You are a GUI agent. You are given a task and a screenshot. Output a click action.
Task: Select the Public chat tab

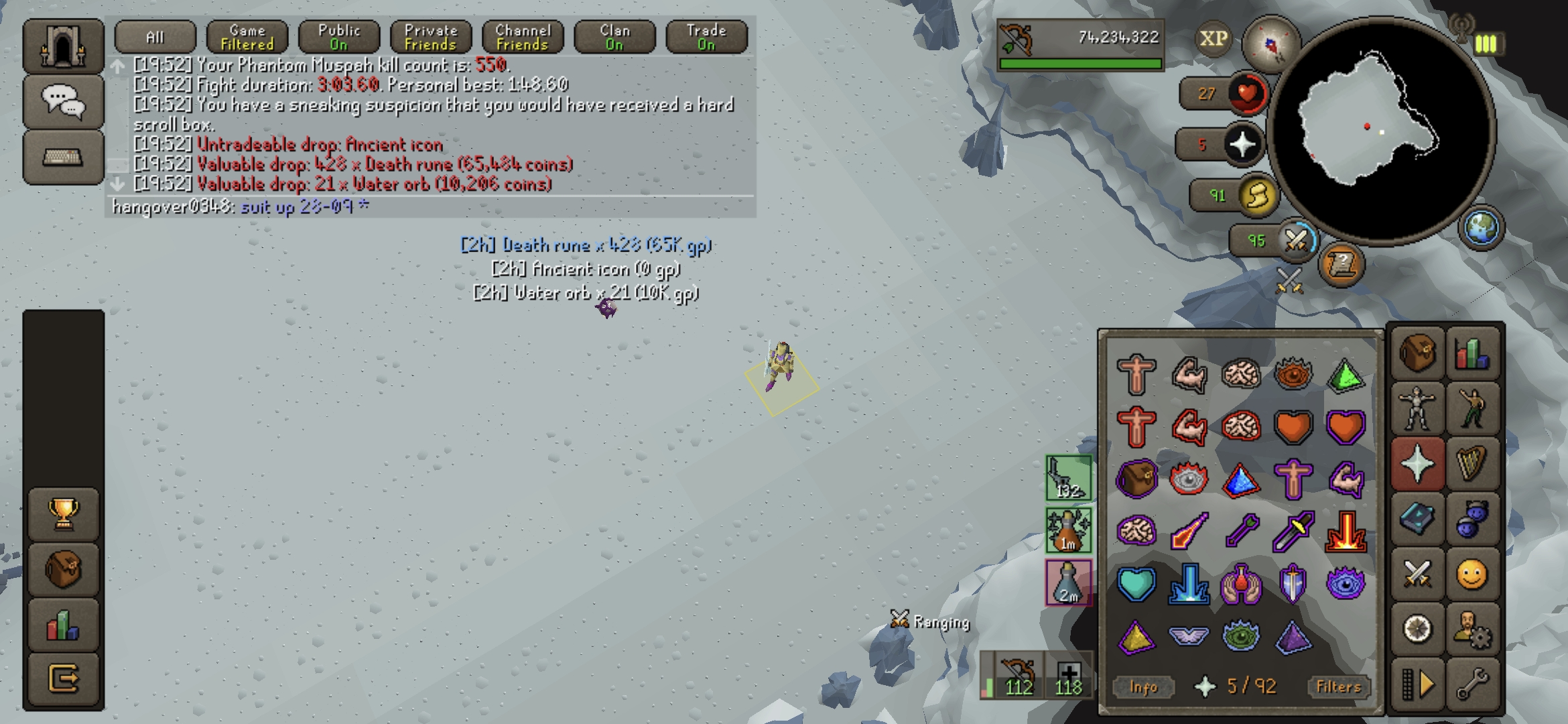click(339, 37)
